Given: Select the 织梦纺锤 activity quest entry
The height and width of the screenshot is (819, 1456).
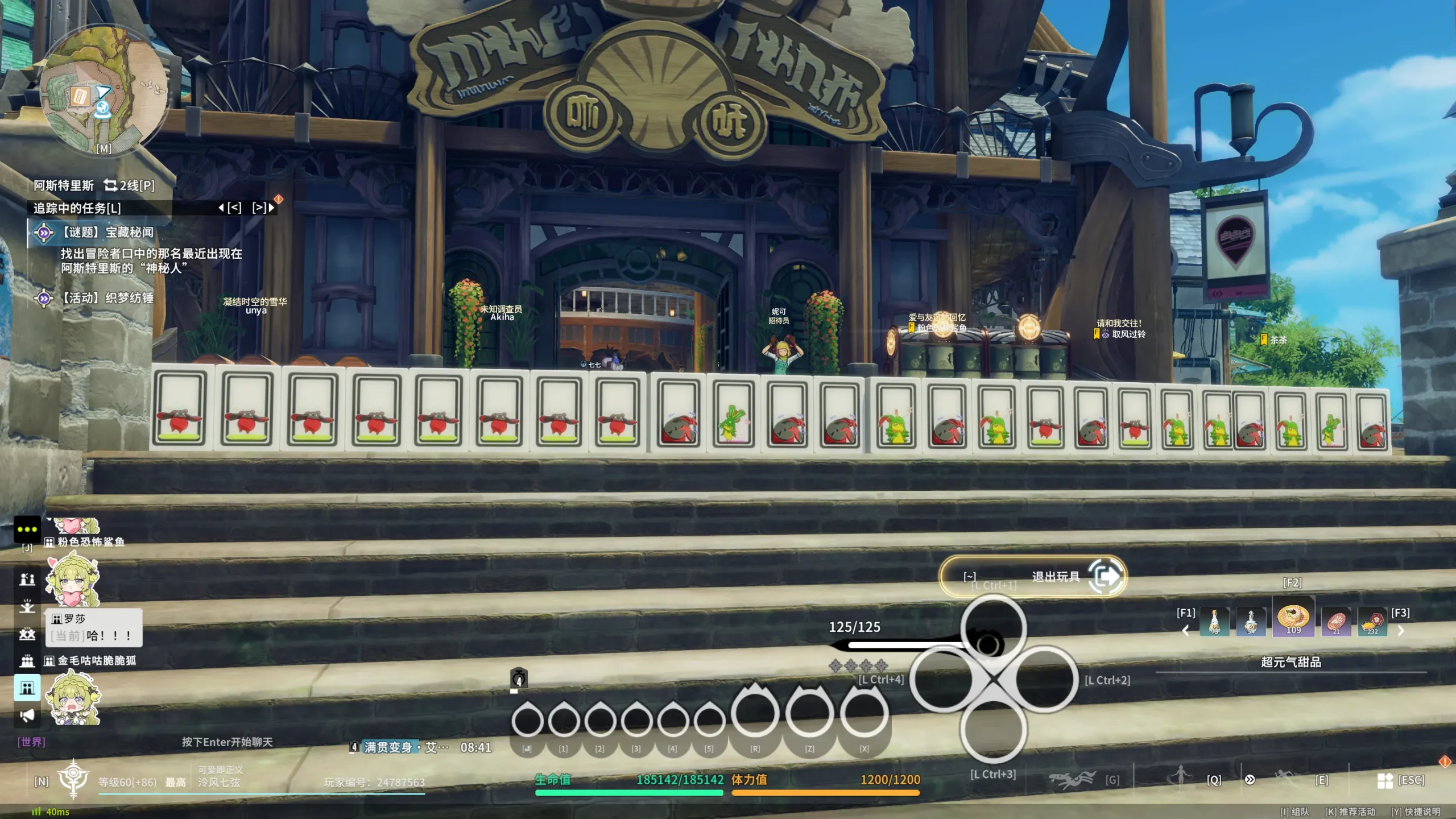Looking at the screenshot, I should coord(107,298).
